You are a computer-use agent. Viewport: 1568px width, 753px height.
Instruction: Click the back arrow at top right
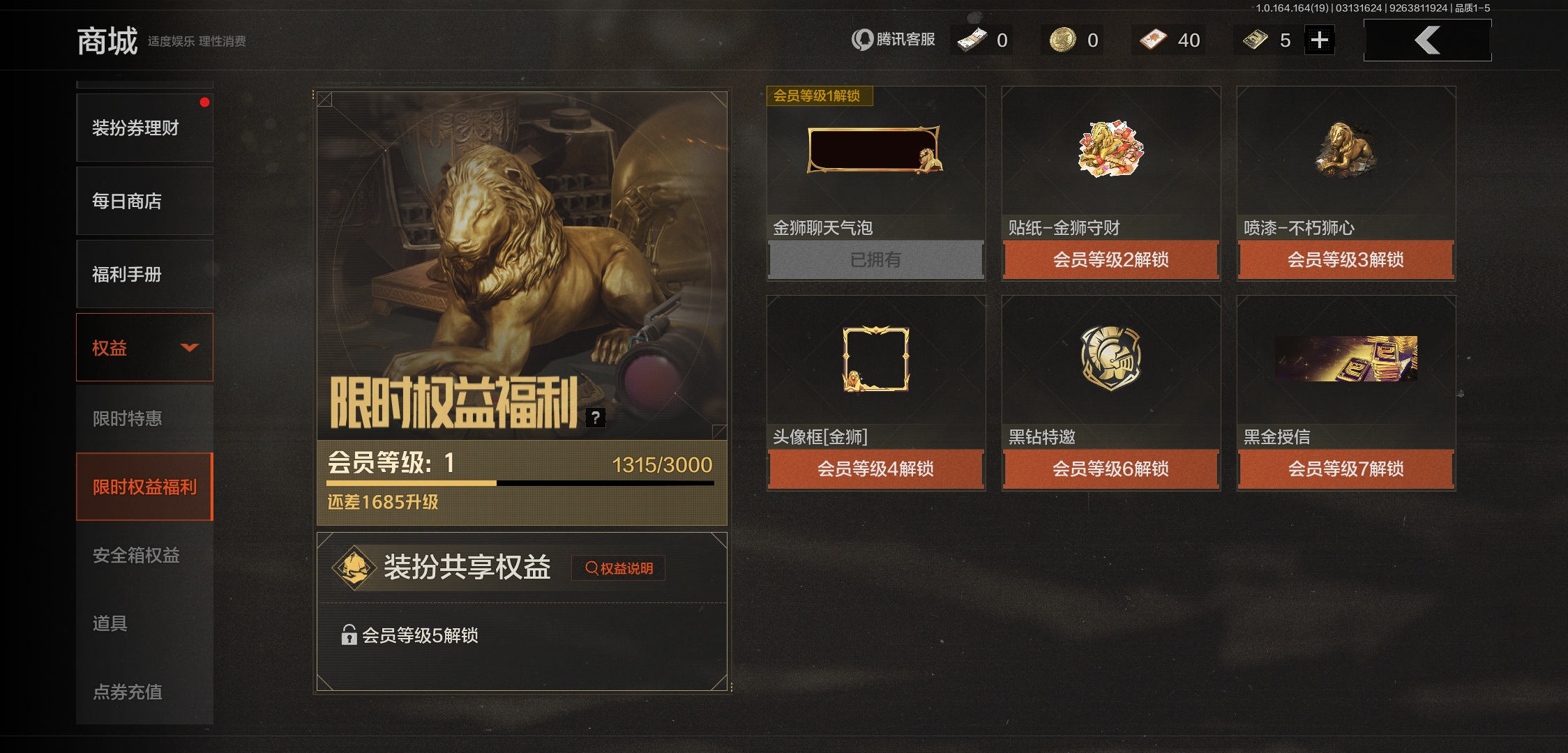1427,40
